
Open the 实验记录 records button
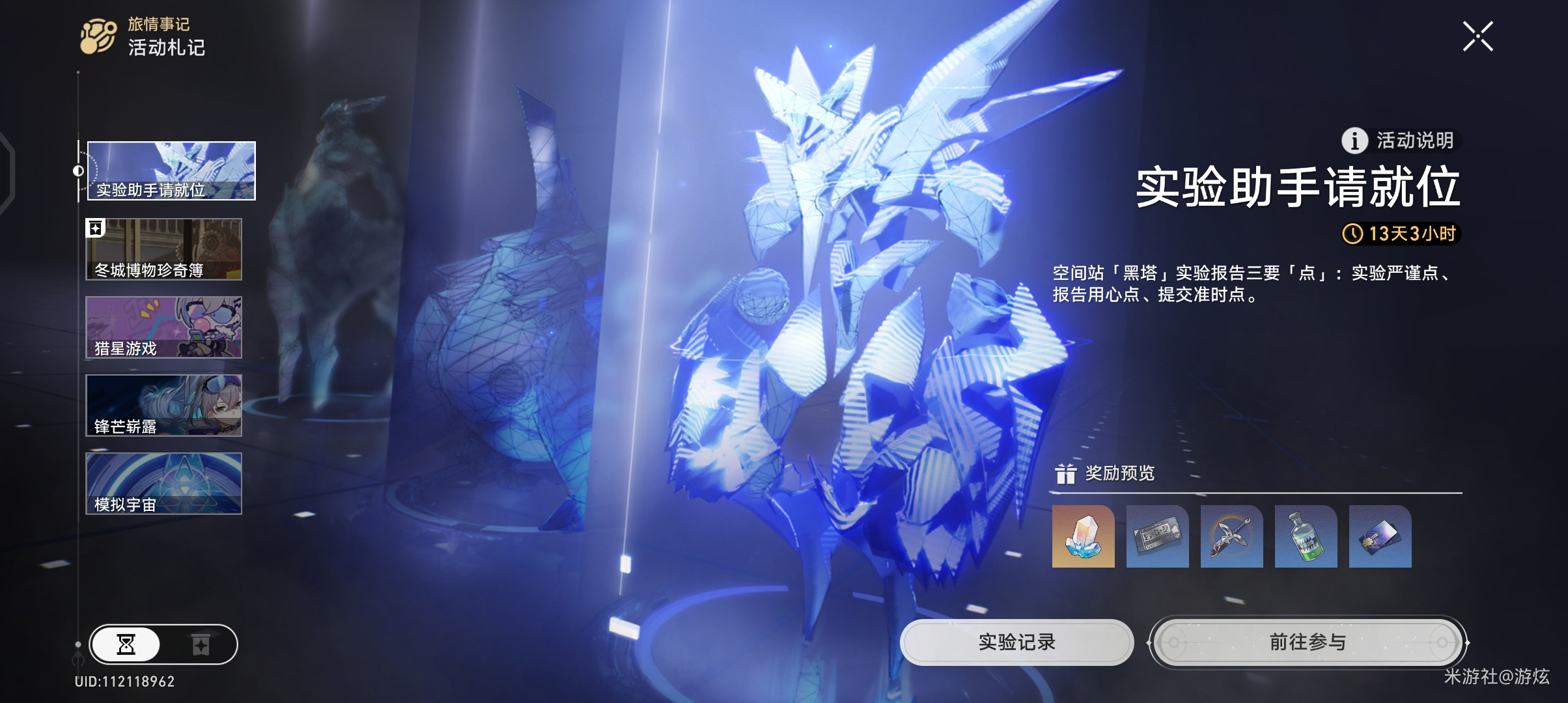coord(1016,642)
